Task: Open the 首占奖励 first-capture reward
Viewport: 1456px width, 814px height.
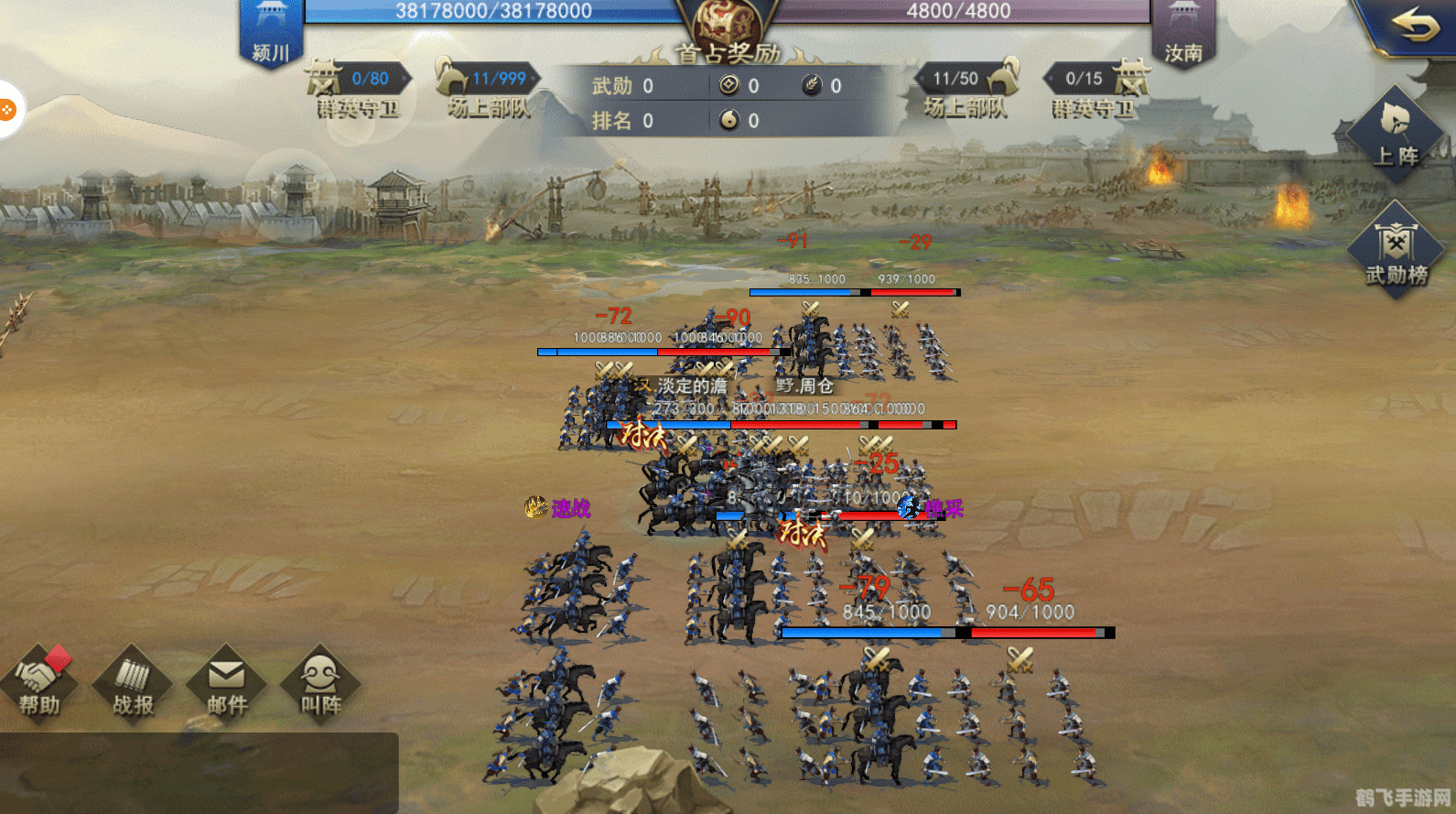Action: pos(728,37)
